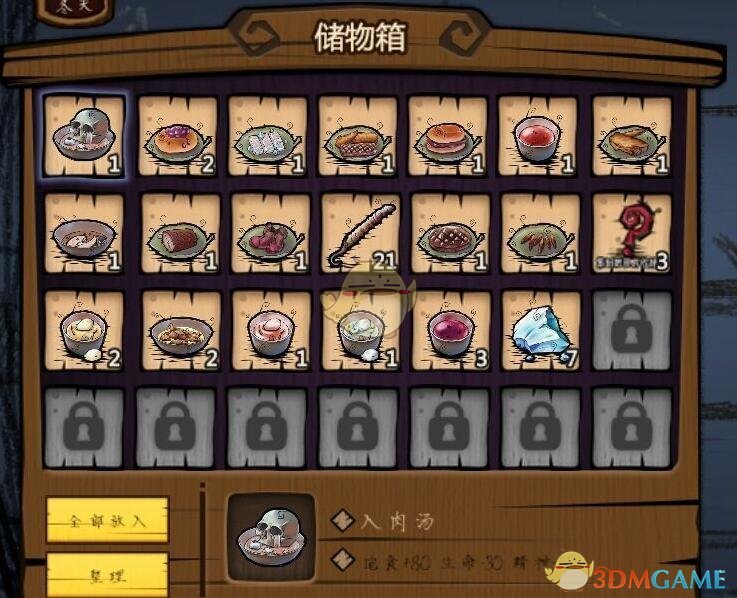Click the skull soup preview in detail panel
Screen dimensions: 737x598
point(271,537)
